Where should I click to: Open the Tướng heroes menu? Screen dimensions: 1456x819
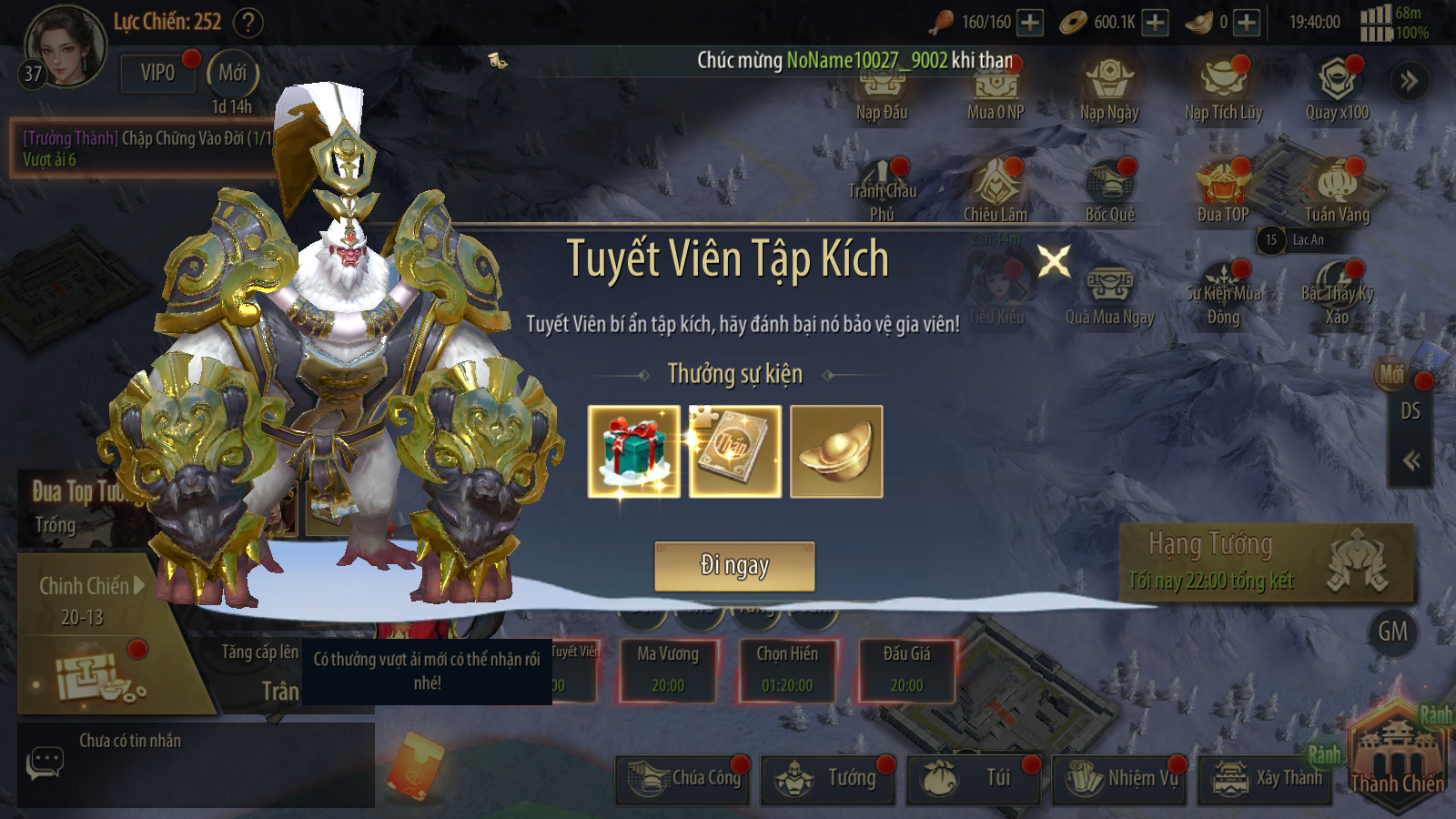(828, 779)
